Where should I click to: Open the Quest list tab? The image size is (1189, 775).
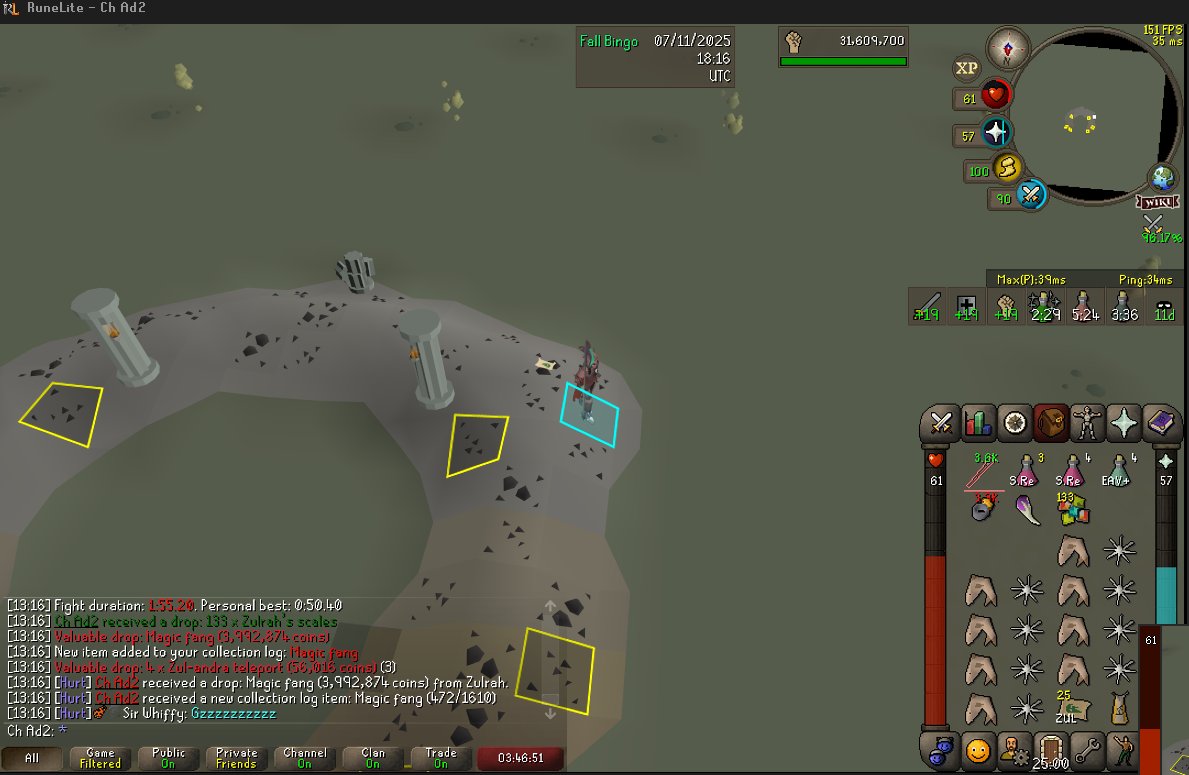1016,424
